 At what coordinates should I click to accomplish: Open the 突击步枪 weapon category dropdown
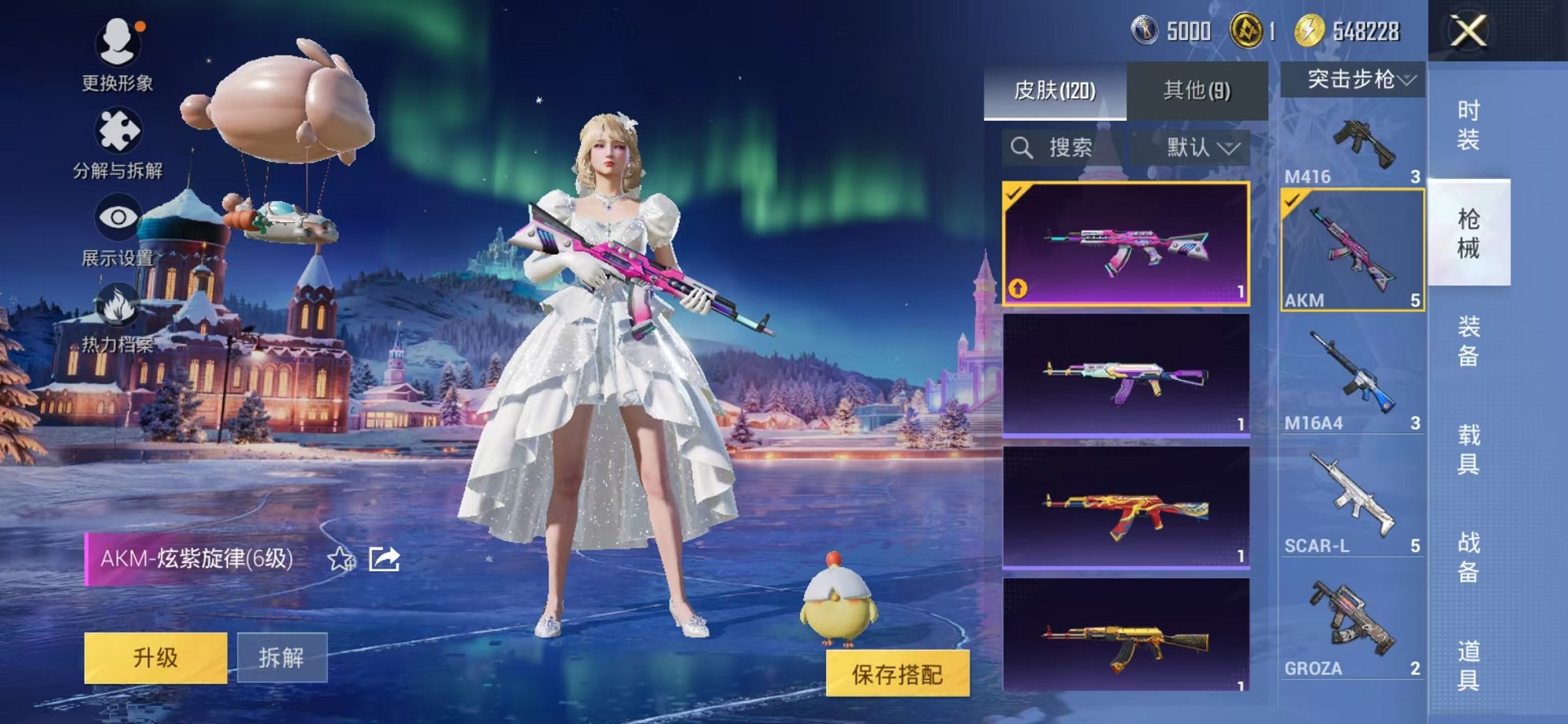(x=1352, y=79)
